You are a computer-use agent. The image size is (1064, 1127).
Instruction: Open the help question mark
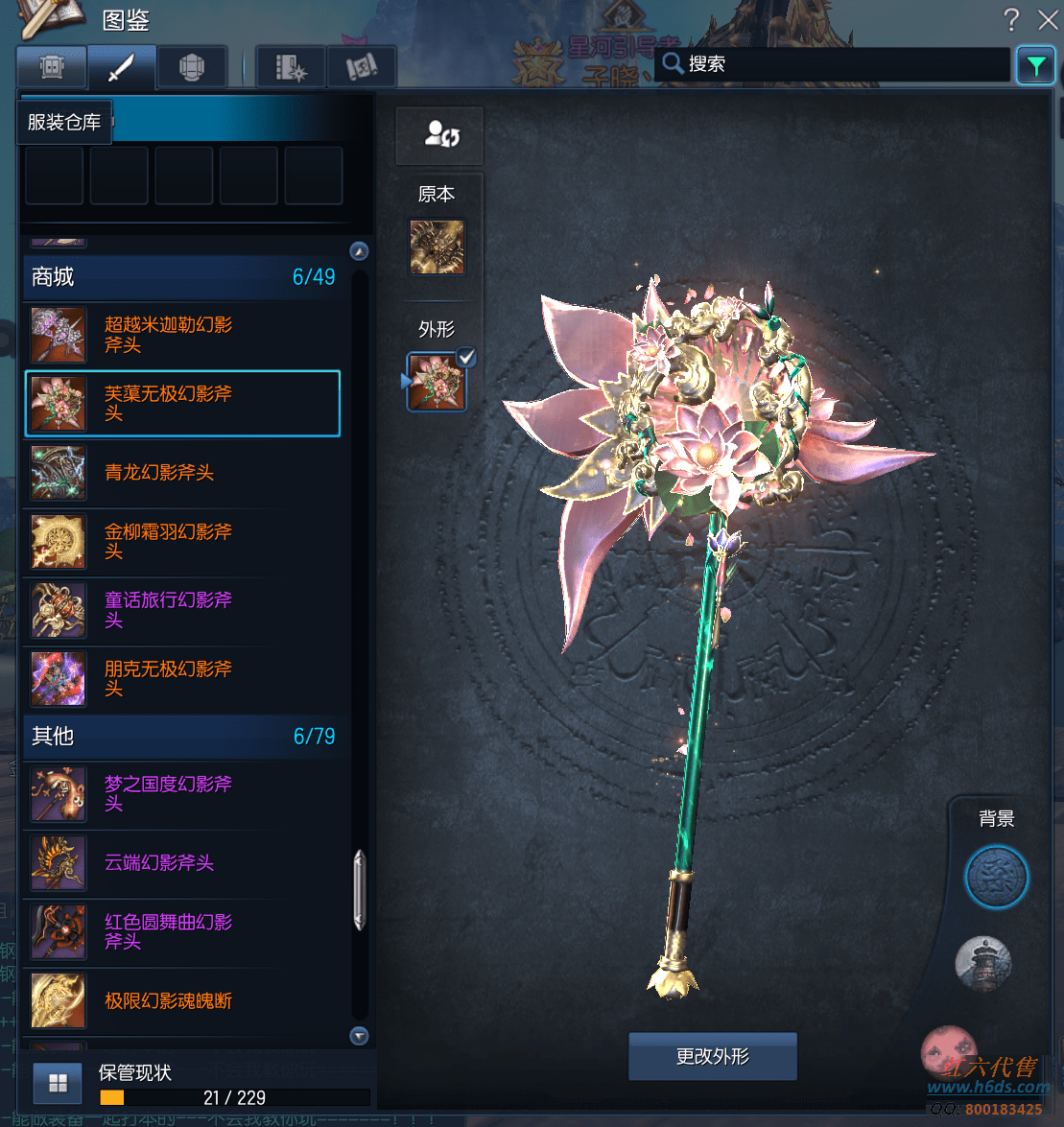[x=1011, y=19]
